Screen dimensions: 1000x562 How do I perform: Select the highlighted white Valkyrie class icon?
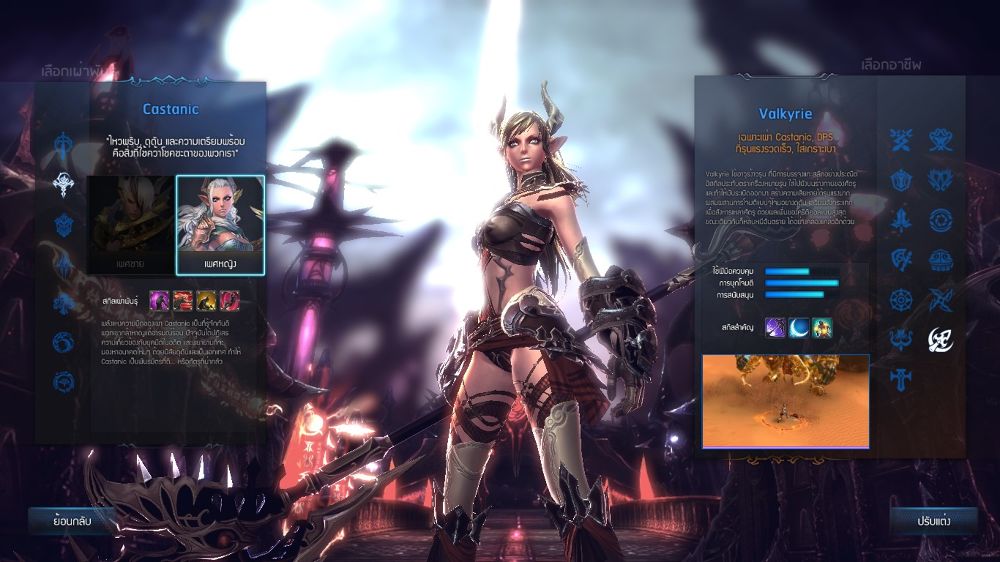click(940, 339)
